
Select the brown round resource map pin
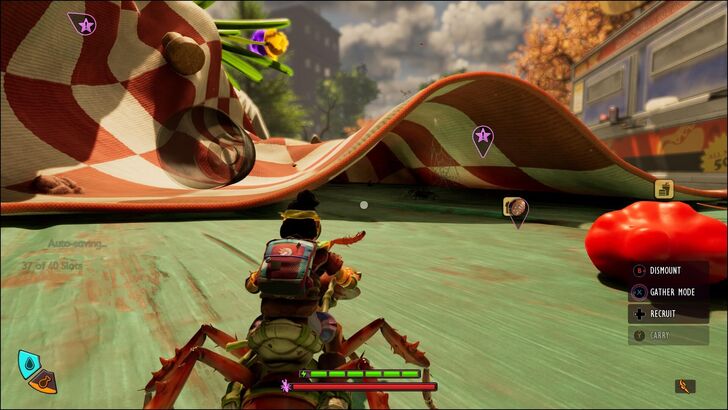click(516, 208)
